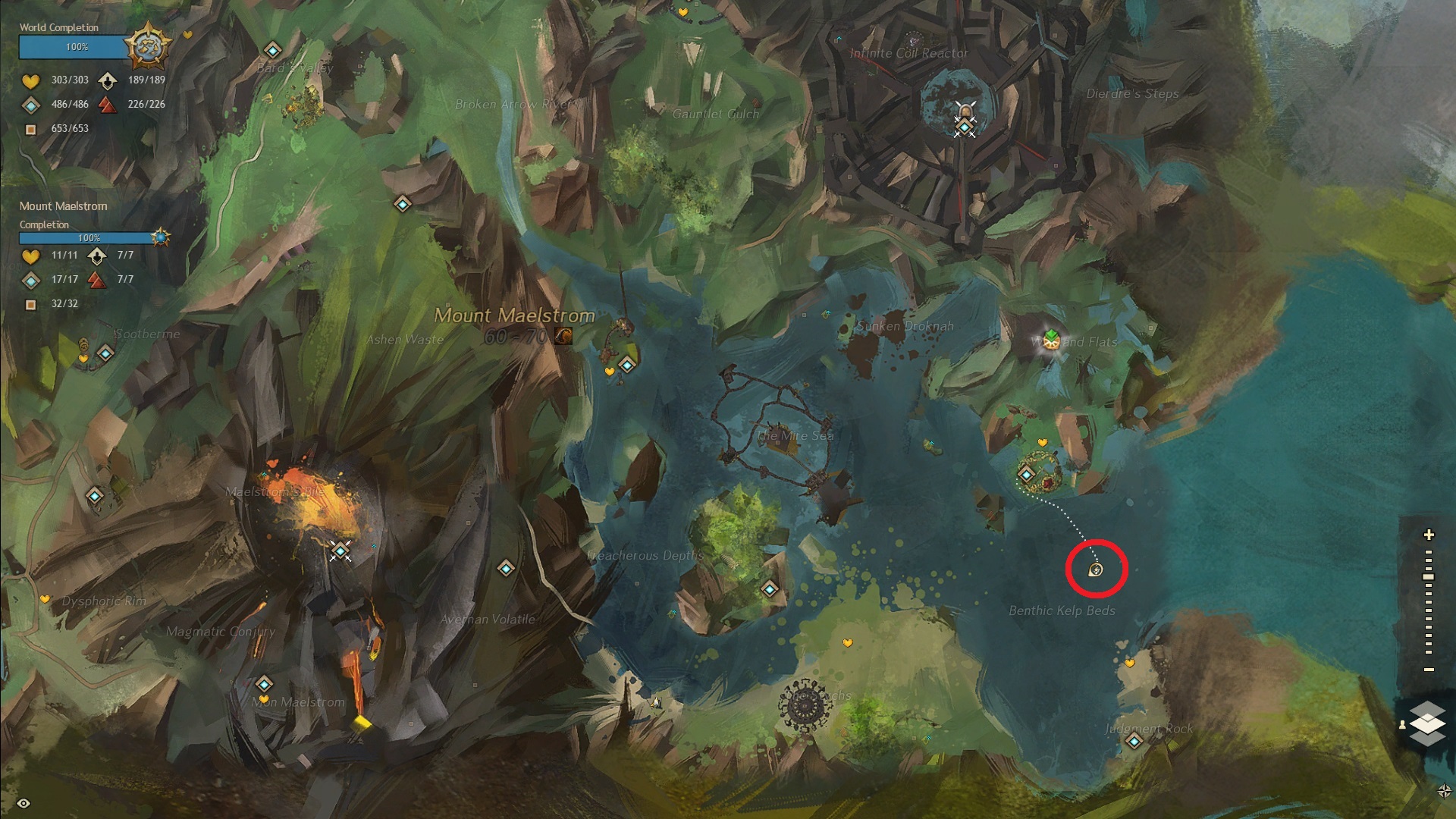This screenshot has width=1456, height=819.
Task: Select the waypoint below Broken Arrow River
Action: (402, 204)
